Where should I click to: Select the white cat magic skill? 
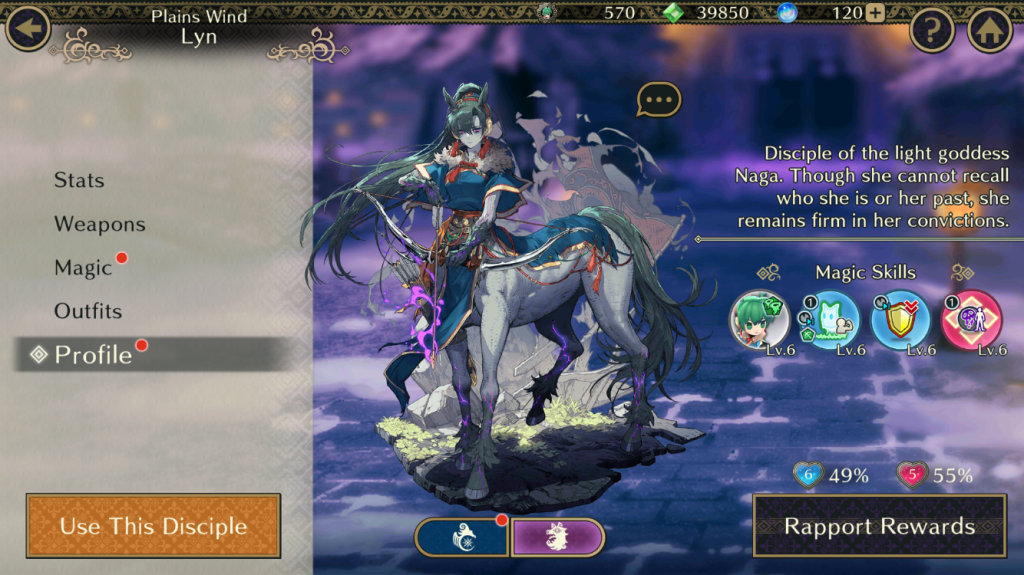coord(829,319)
